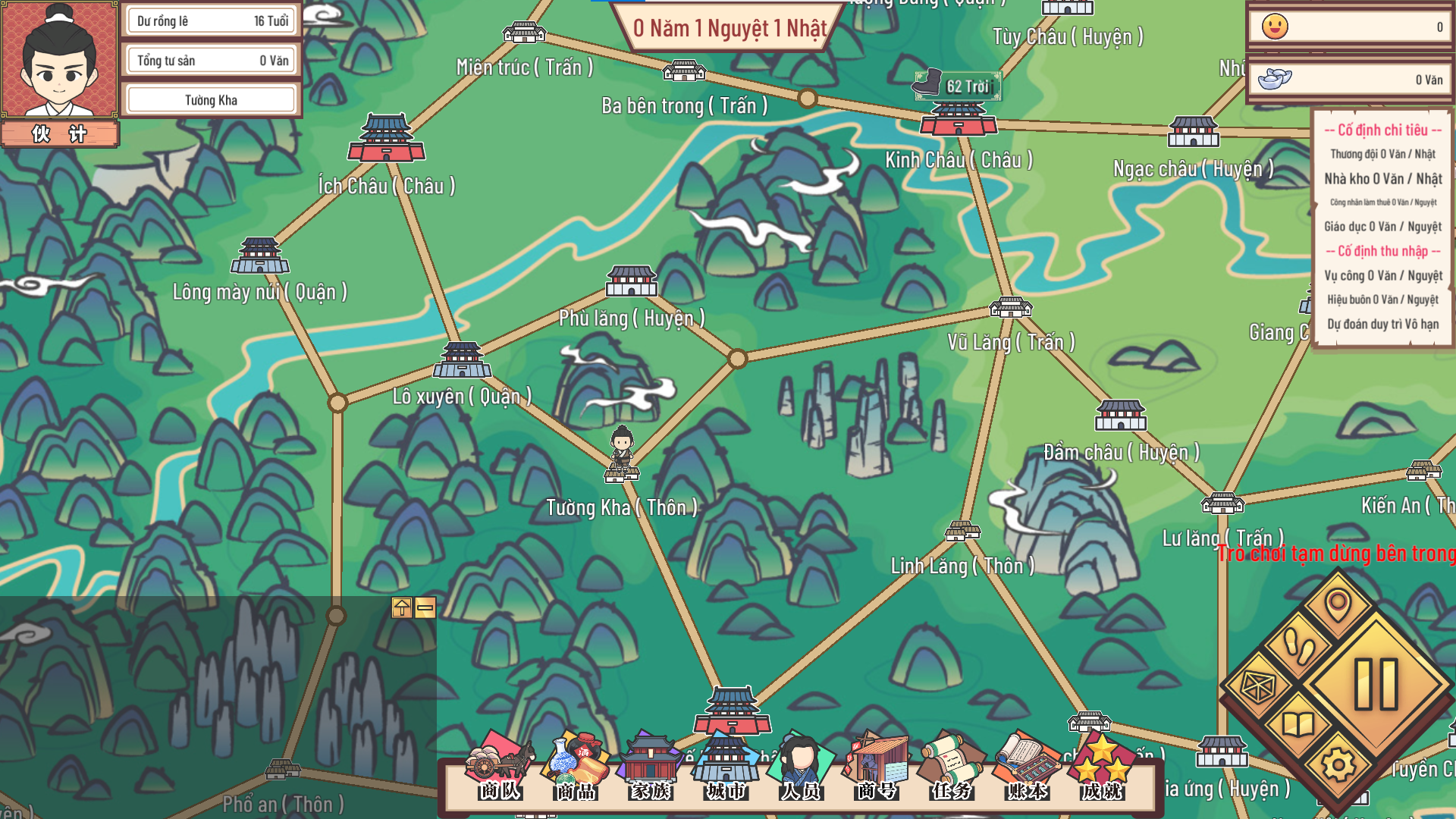Click the polygon chart icon

click(x=1258, y=687)
